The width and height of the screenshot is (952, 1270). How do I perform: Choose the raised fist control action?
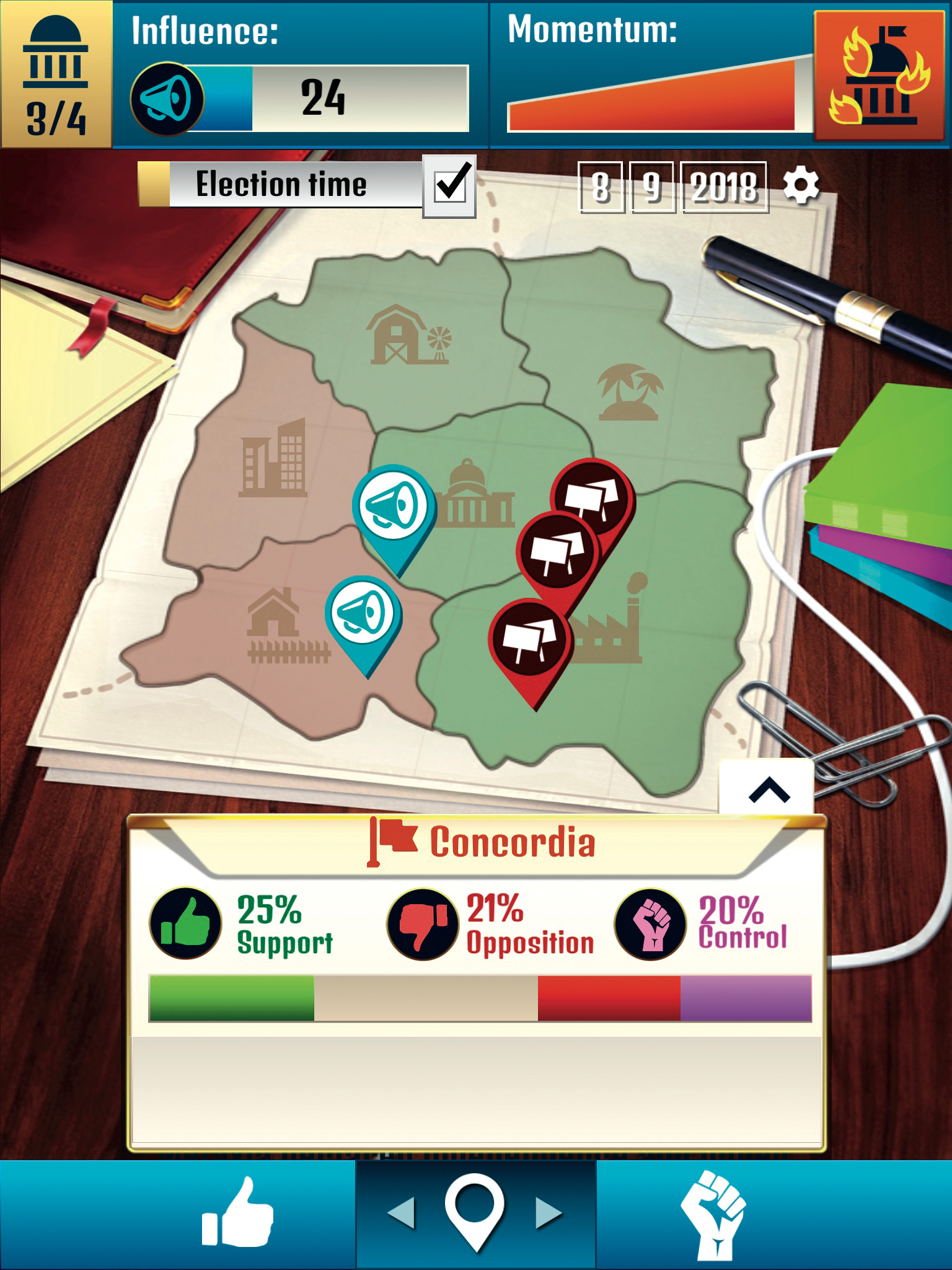pyautogui.click(x=714, y=1214)
